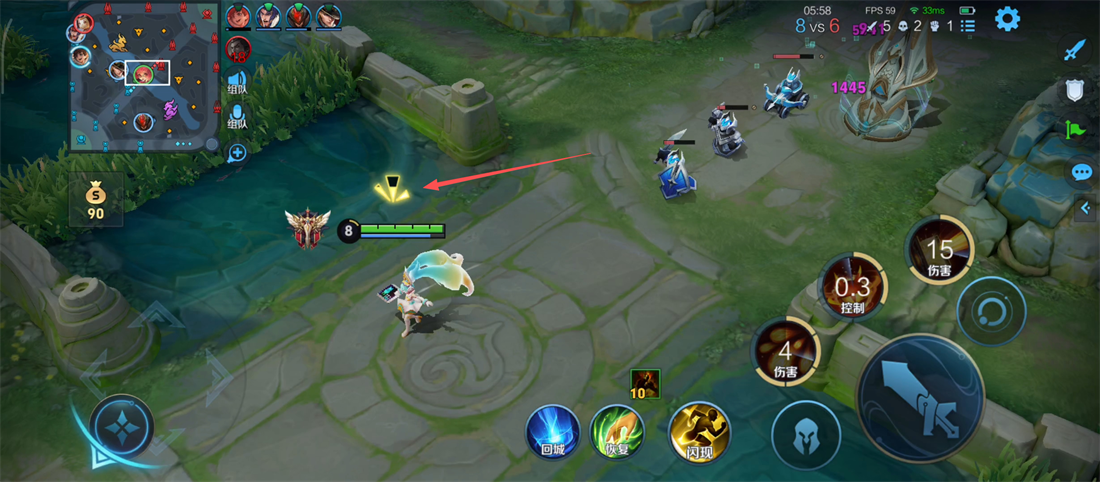Toggle the 组队 team microphone button
Image resolution: width=1100 pixels, height=482 pixels.
237,117
